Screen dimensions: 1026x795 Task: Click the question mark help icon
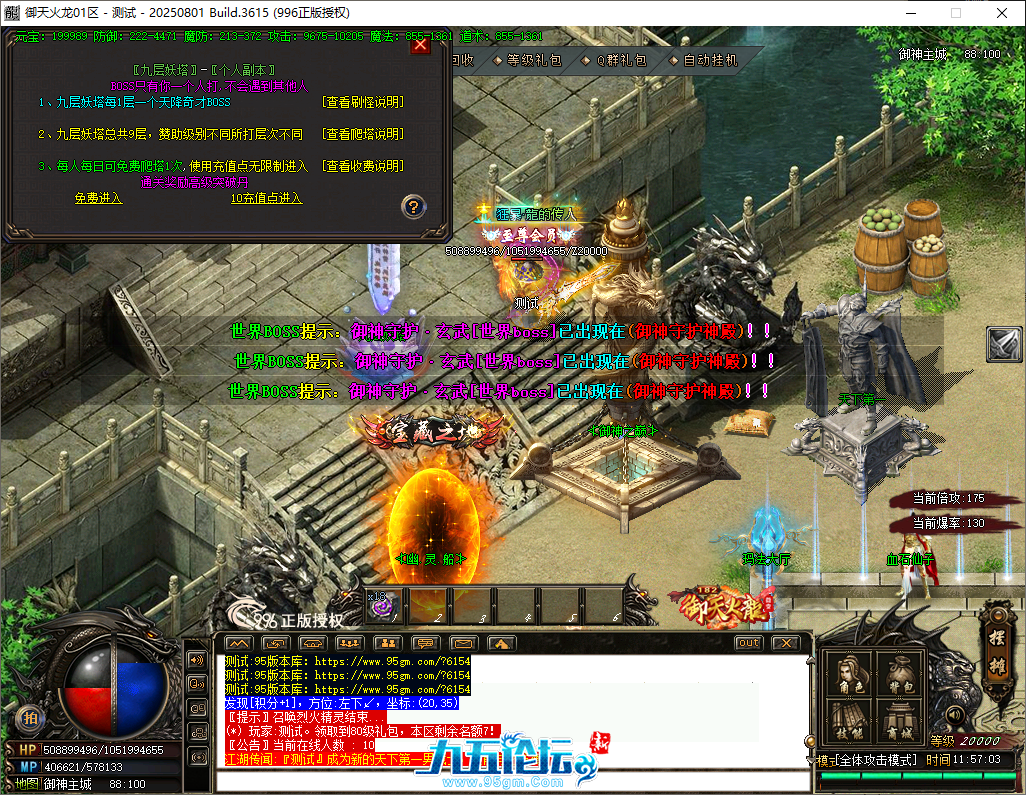pyautogui.click(x=414, y=207)
